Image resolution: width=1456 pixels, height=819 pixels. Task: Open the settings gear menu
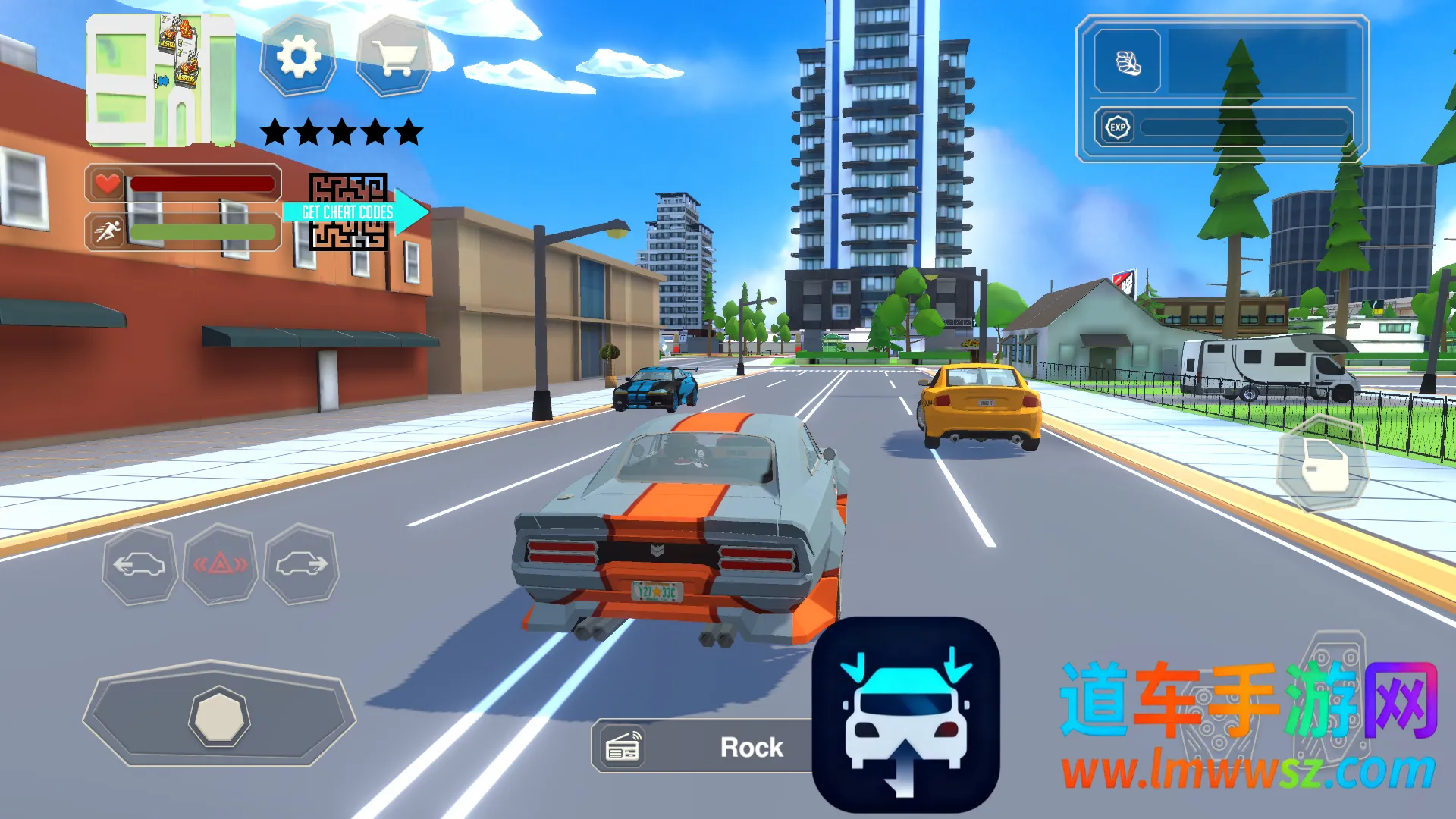tap(298, 57)
